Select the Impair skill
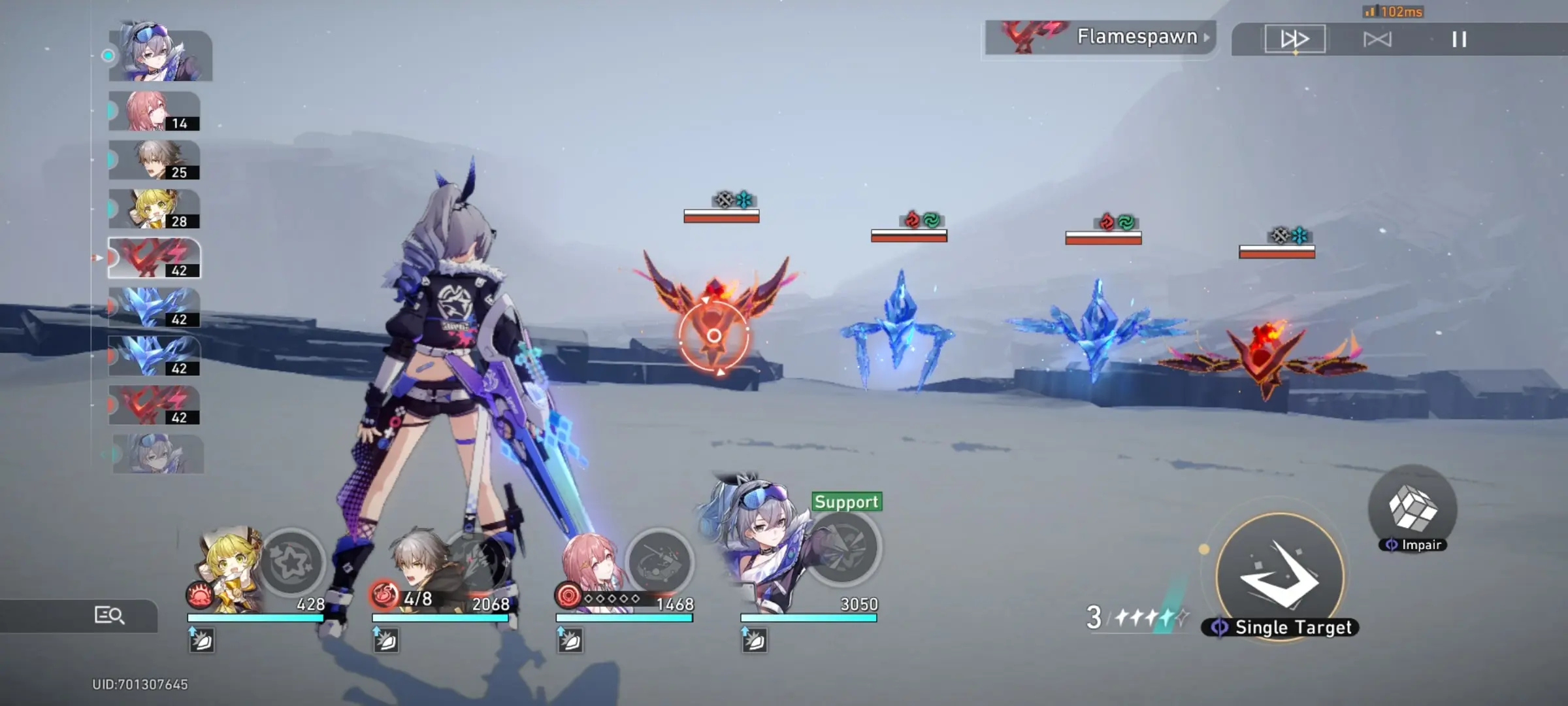This screenshot has width=1568, height=706. tap(1412, 509)
